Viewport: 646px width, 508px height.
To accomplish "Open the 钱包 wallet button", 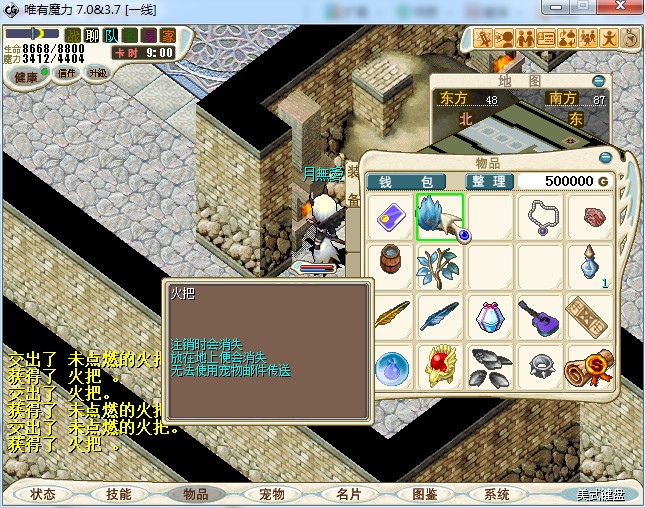I will [x=413, y=181].
